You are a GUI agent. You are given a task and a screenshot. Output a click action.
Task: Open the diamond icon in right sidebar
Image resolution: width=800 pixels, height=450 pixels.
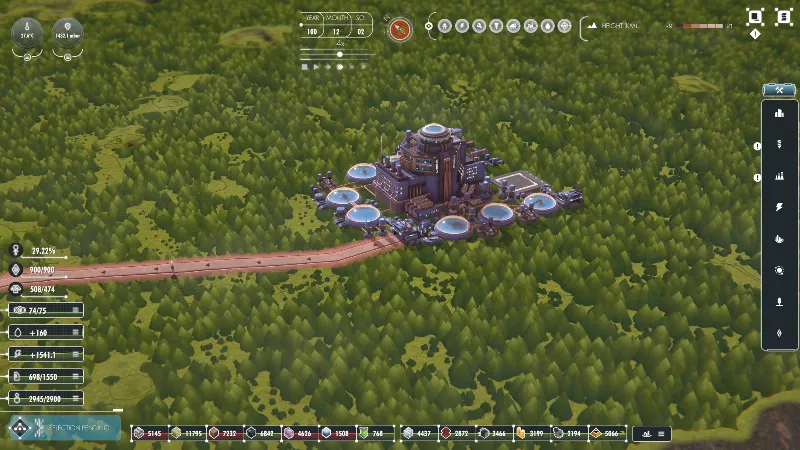point(778,332)
